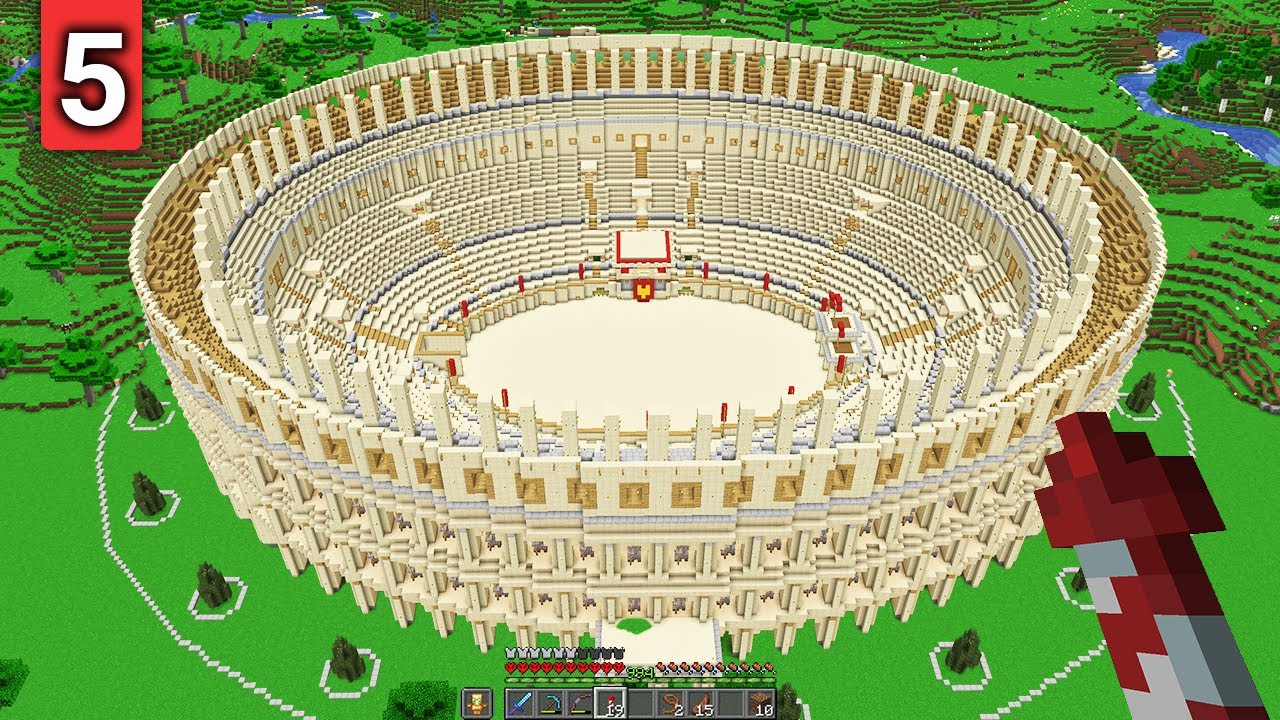1280x720 pixels.
Task: Select the bow in the hotbar
Action: [579, 703]
